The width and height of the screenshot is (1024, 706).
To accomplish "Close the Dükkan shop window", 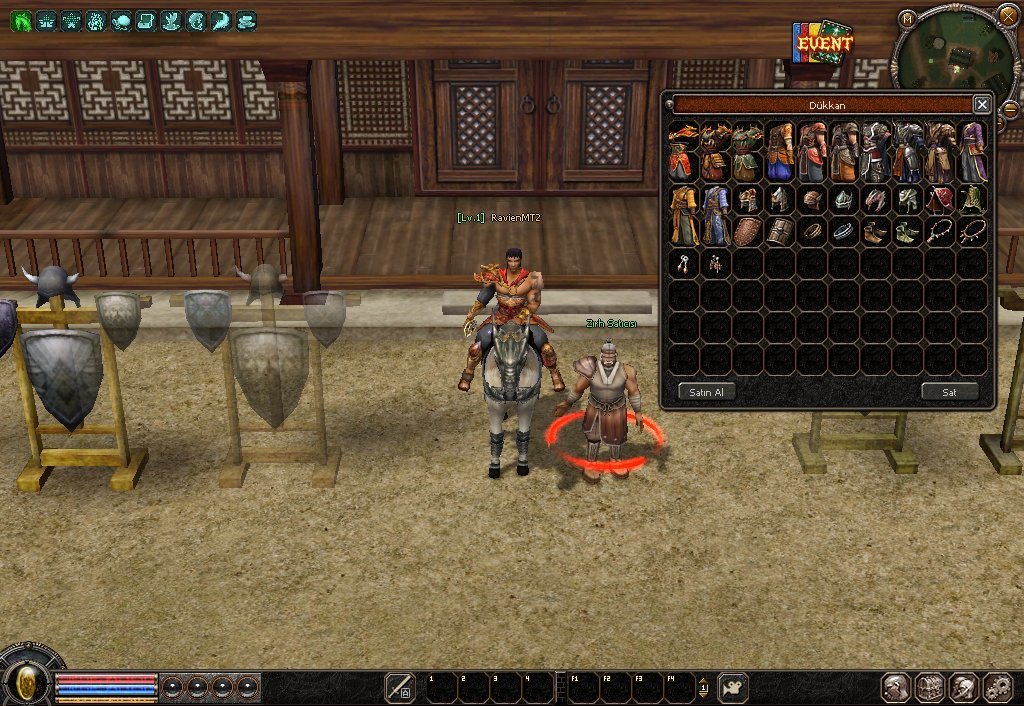I will click(982, 104).
